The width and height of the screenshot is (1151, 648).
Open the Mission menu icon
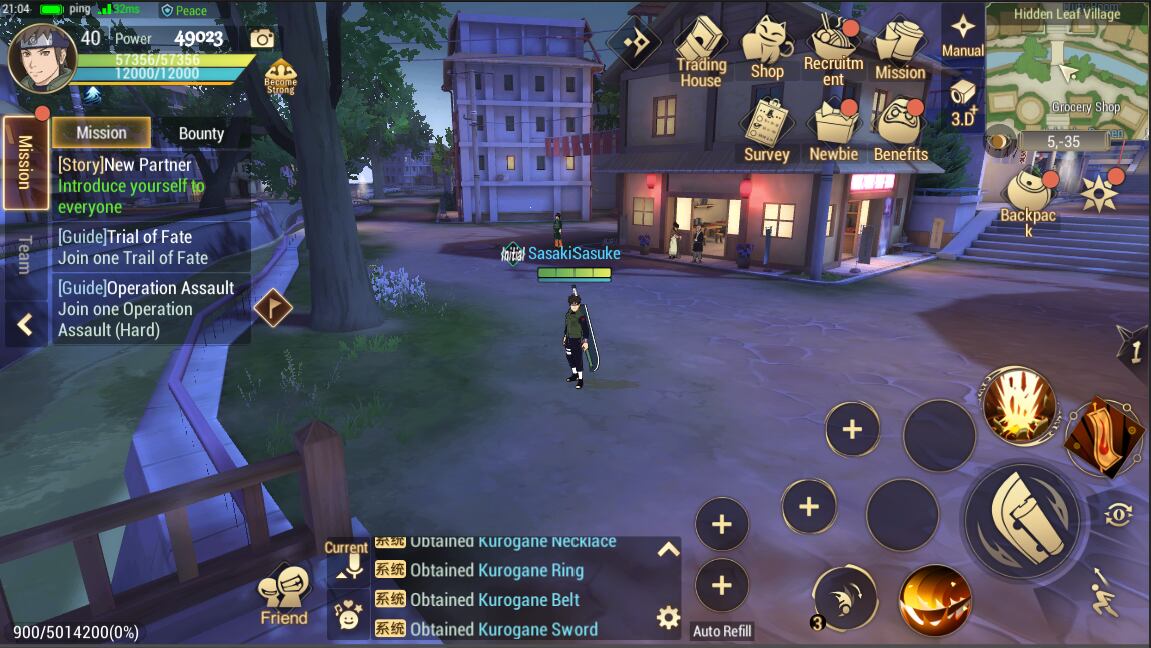[x=900, y=50]
